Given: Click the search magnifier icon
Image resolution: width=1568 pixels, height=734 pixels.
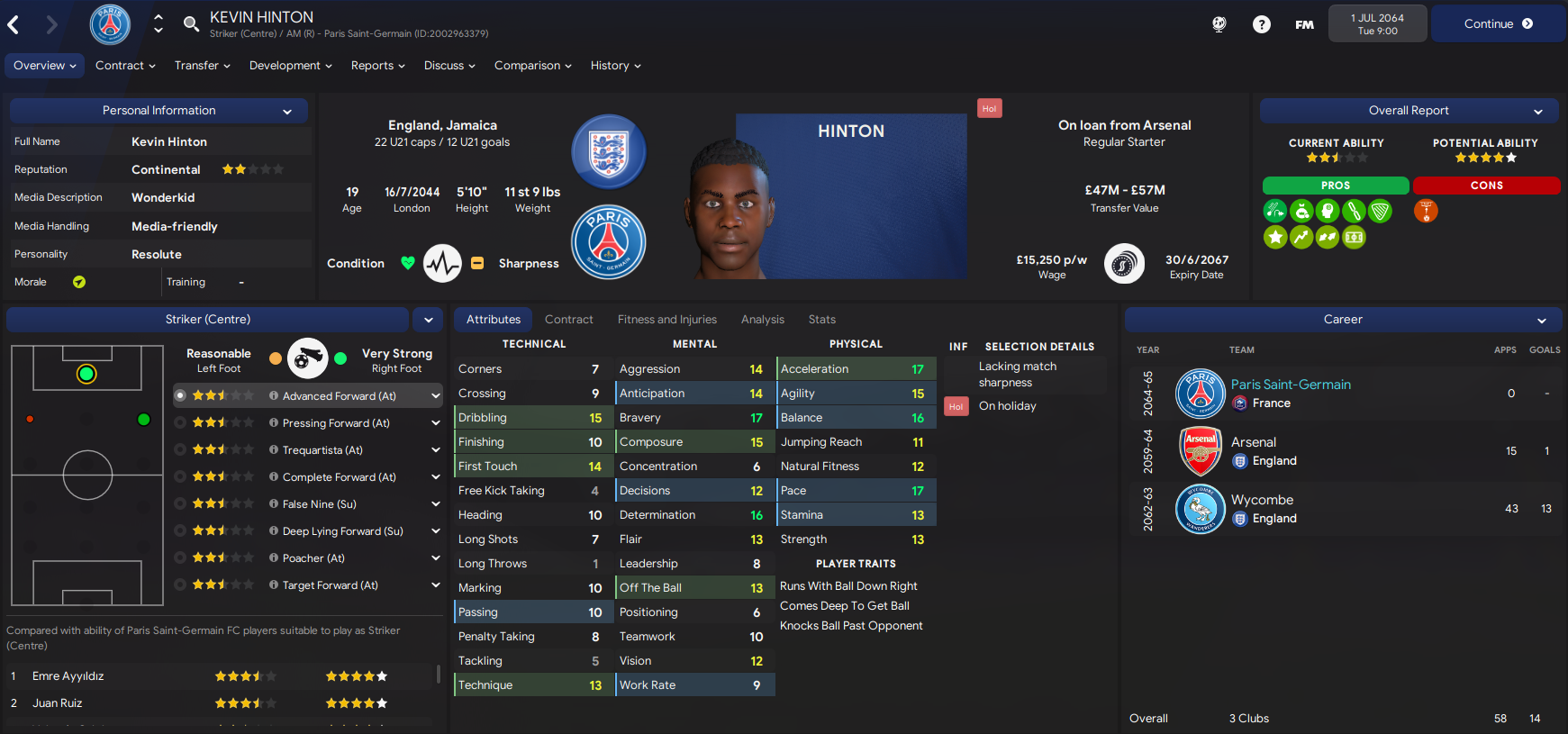Looking at the screenshot, I should tap(191, 24).
